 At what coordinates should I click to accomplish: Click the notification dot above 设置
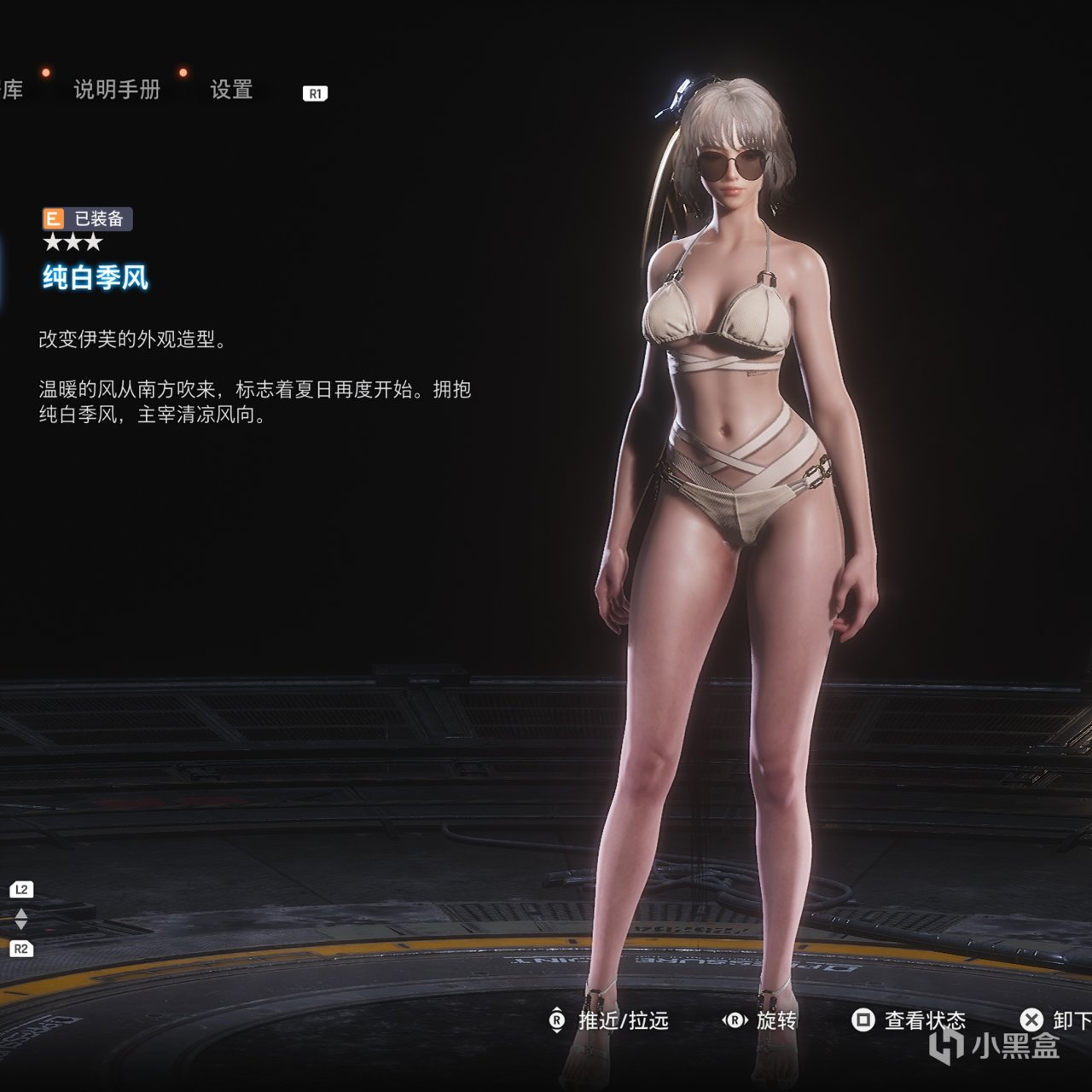point(183,73)
